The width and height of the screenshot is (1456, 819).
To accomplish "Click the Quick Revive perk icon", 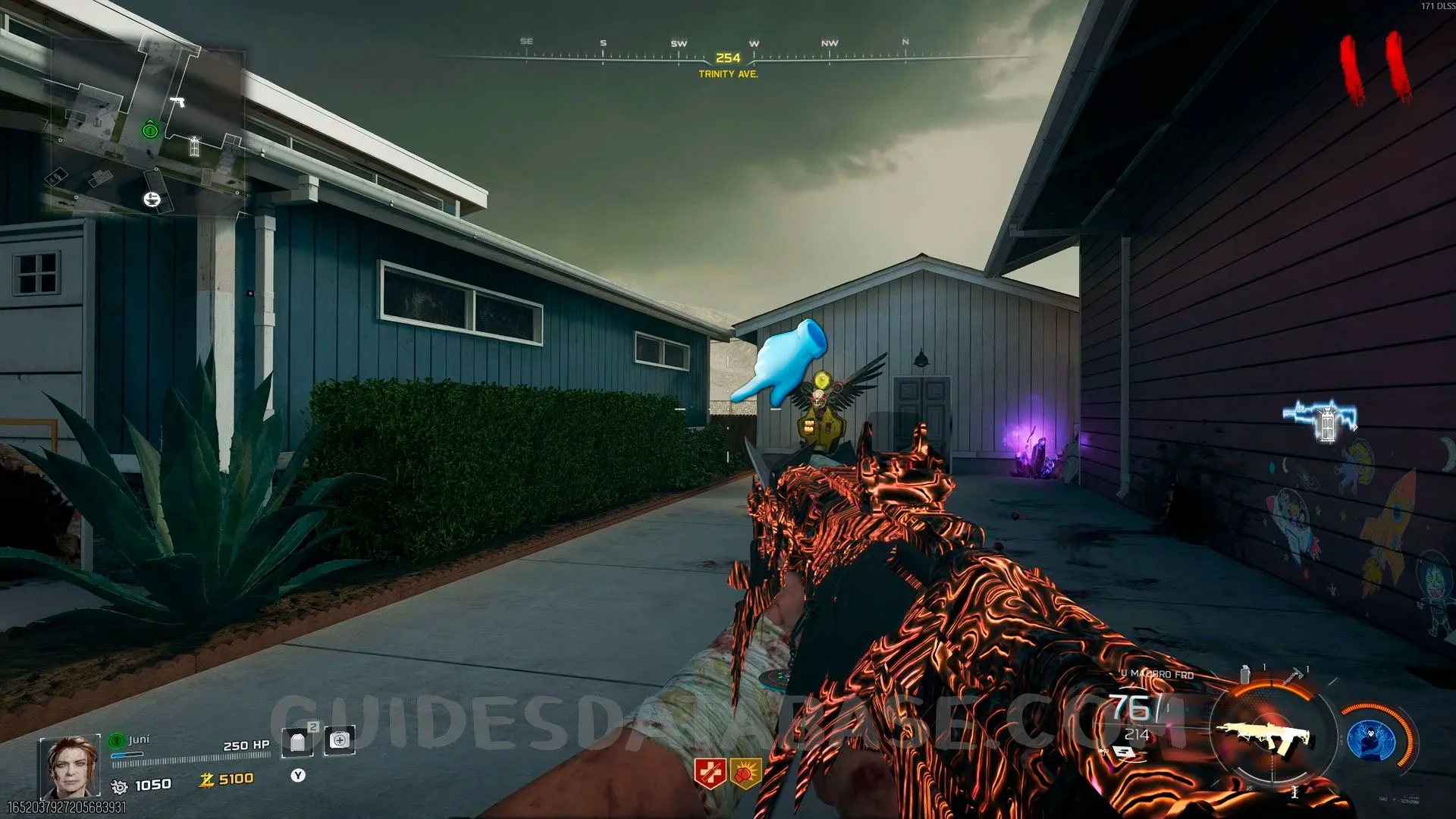I will [x=710, y=773].
